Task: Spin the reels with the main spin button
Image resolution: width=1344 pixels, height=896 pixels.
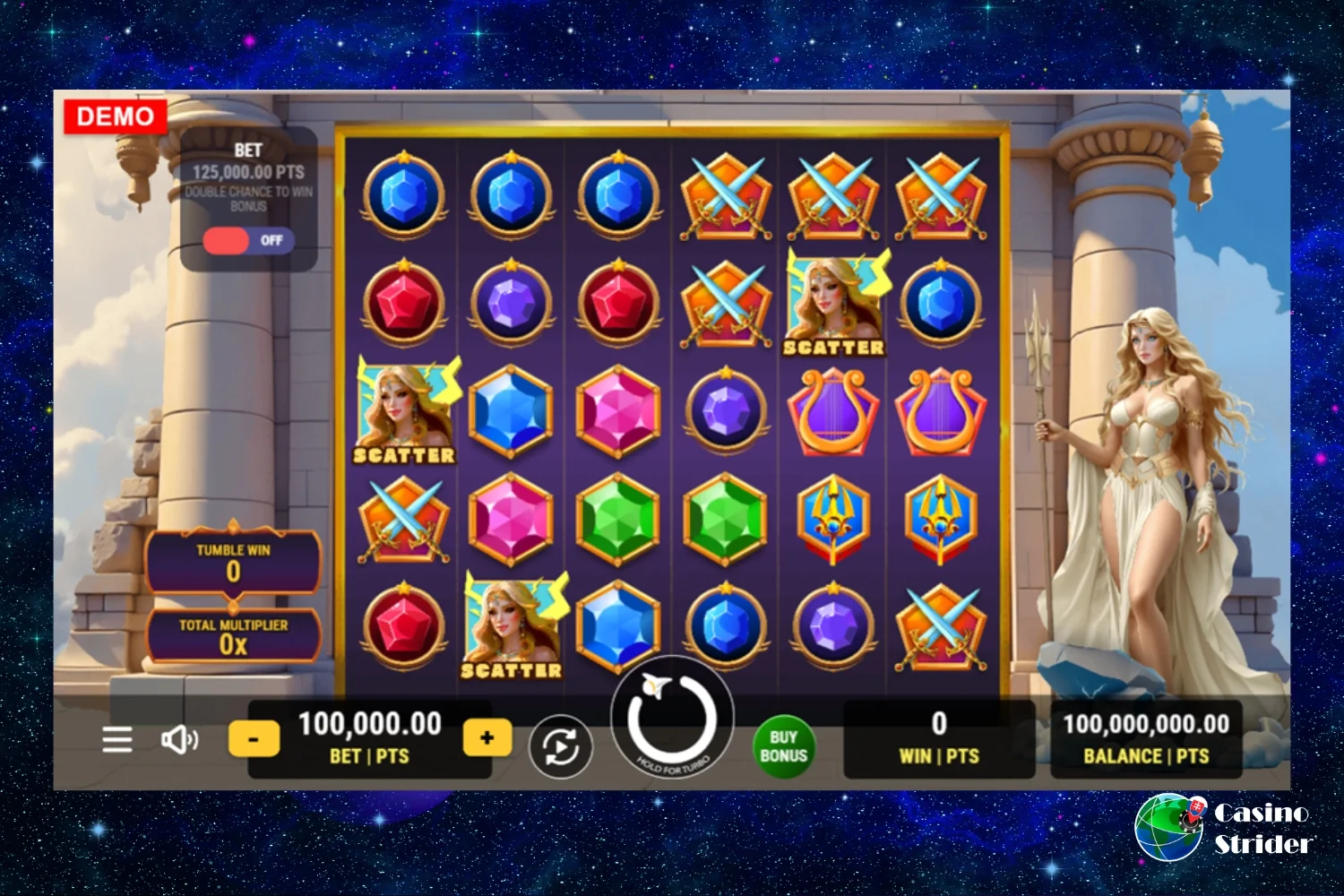Action: [672, 719]
